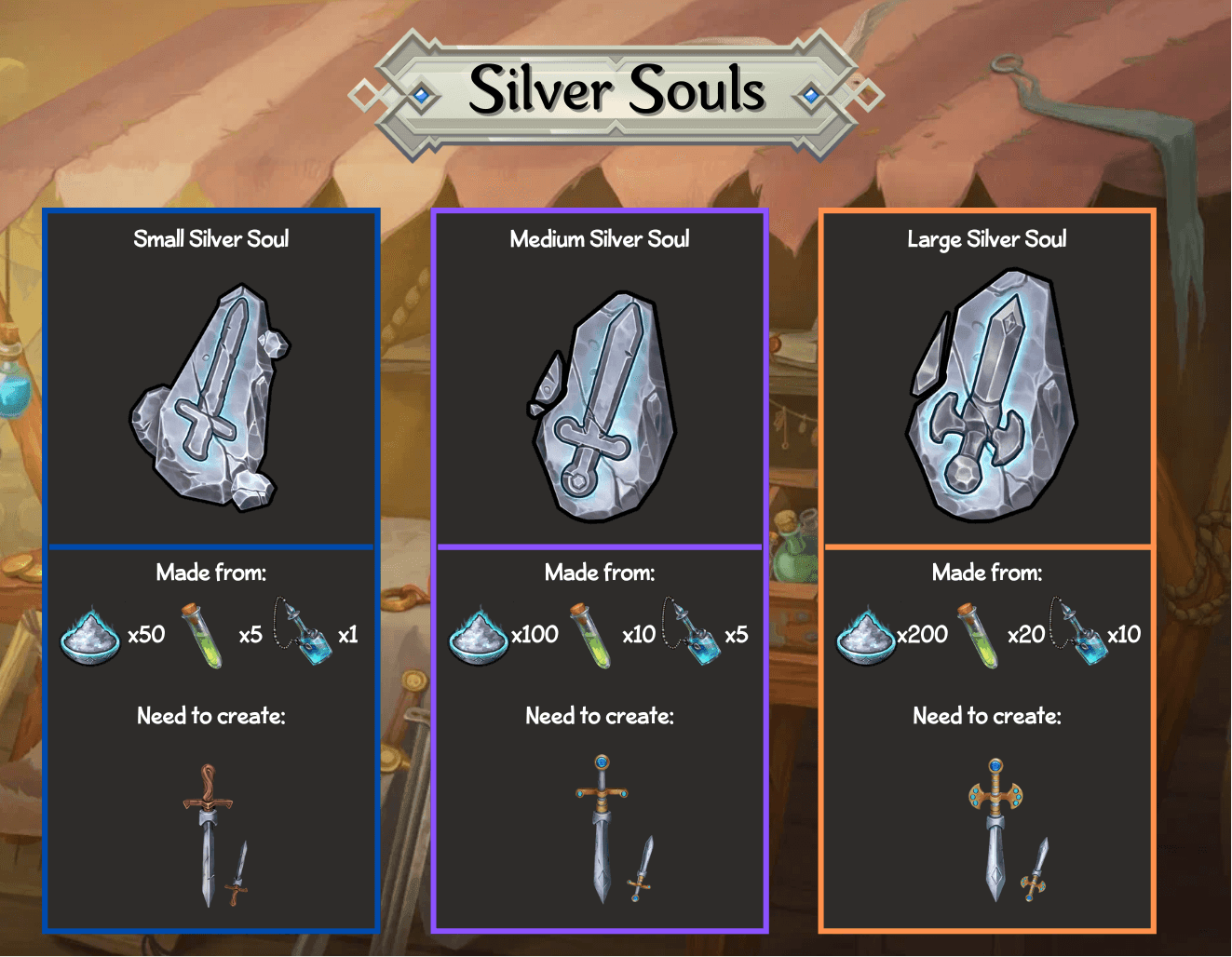Click the silver dust bowl marked x200
The height and width of the screenshot is (957, 1232).
[x=866, y=635]
